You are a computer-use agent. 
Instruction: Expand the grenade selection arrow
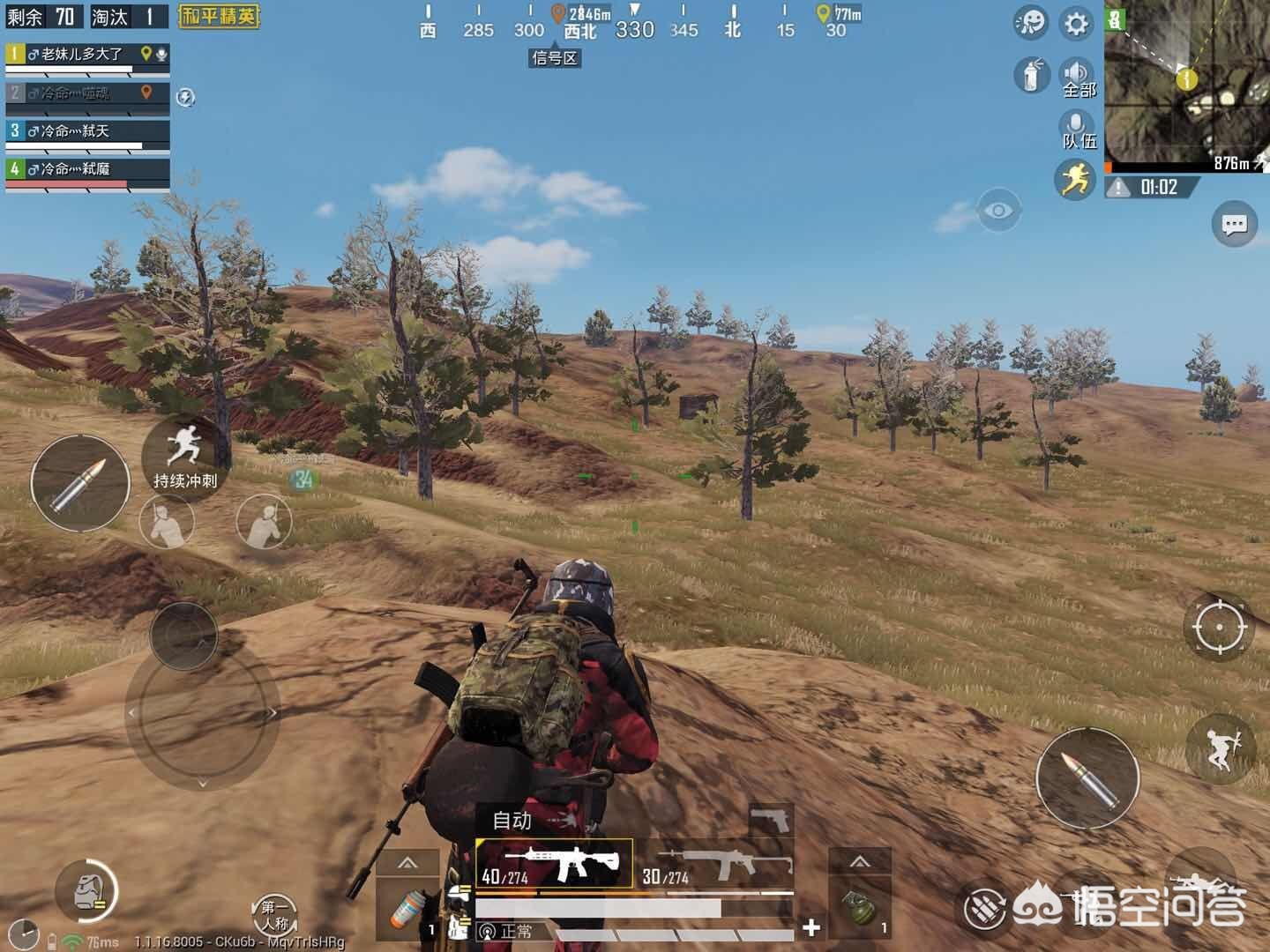click(860, 862)
